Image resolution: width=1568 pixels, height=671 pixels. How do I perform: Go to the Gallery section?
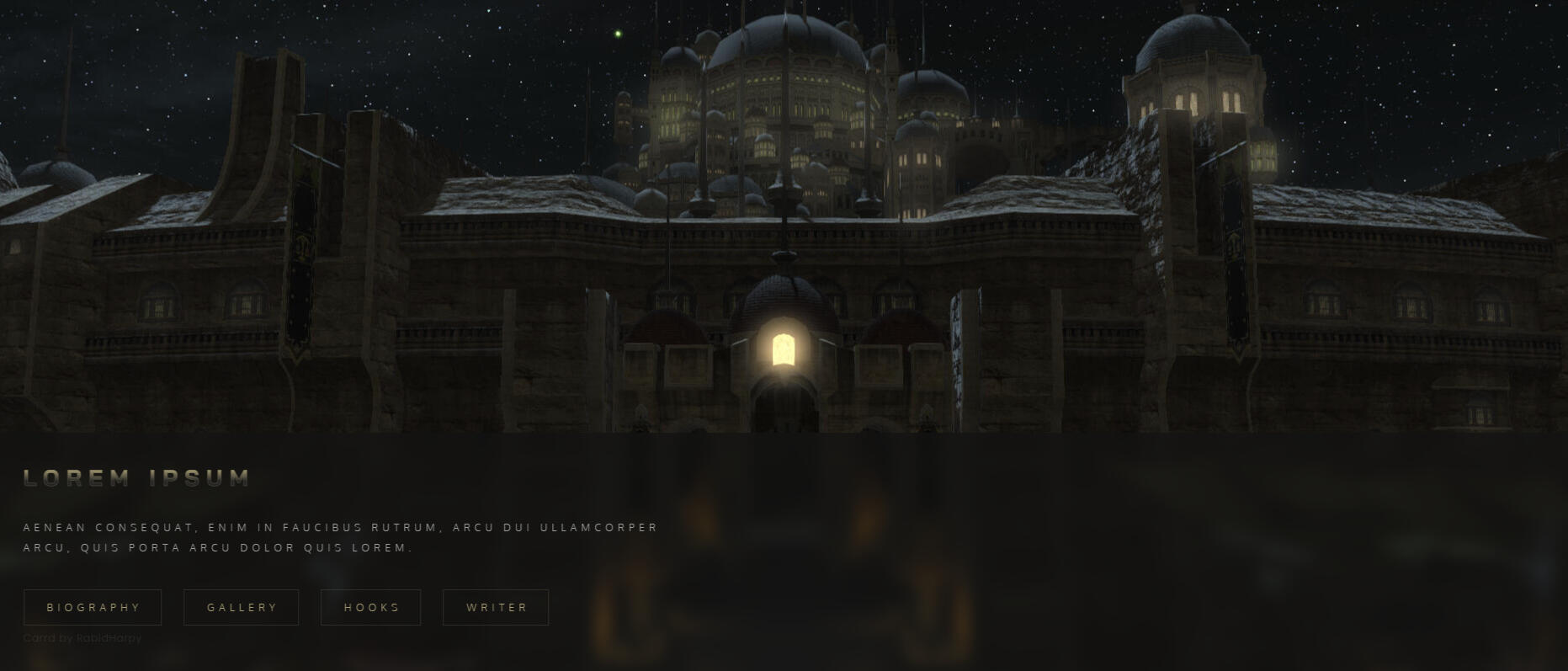tap(242, 608)
